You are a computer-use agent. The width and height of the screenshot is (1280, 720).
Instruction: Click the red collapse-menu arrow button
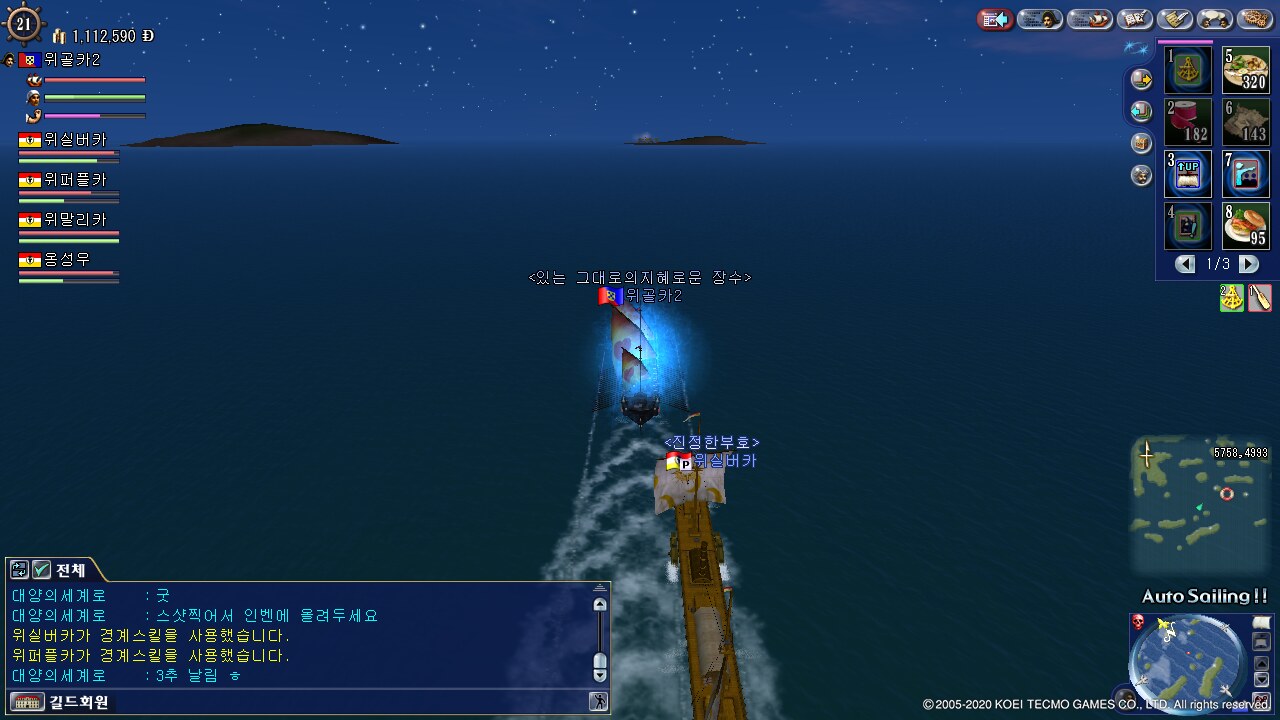click(x=995, y=19)
